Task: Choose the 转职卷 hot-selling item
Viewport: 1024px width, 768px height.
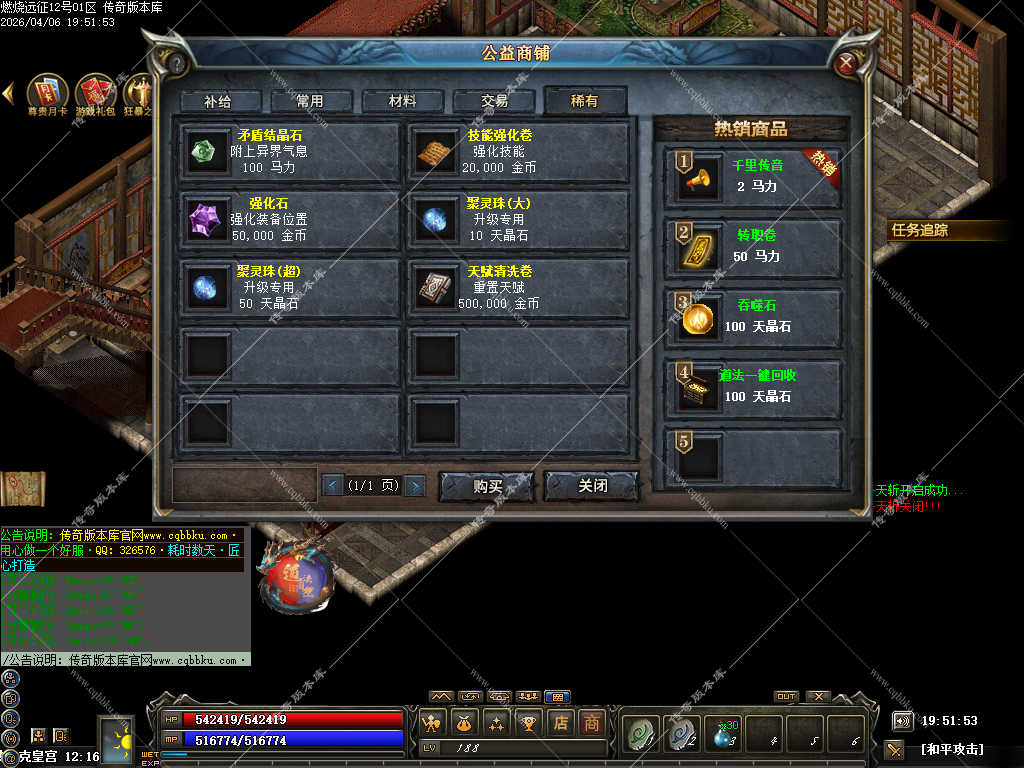Action: pos(754,247)
